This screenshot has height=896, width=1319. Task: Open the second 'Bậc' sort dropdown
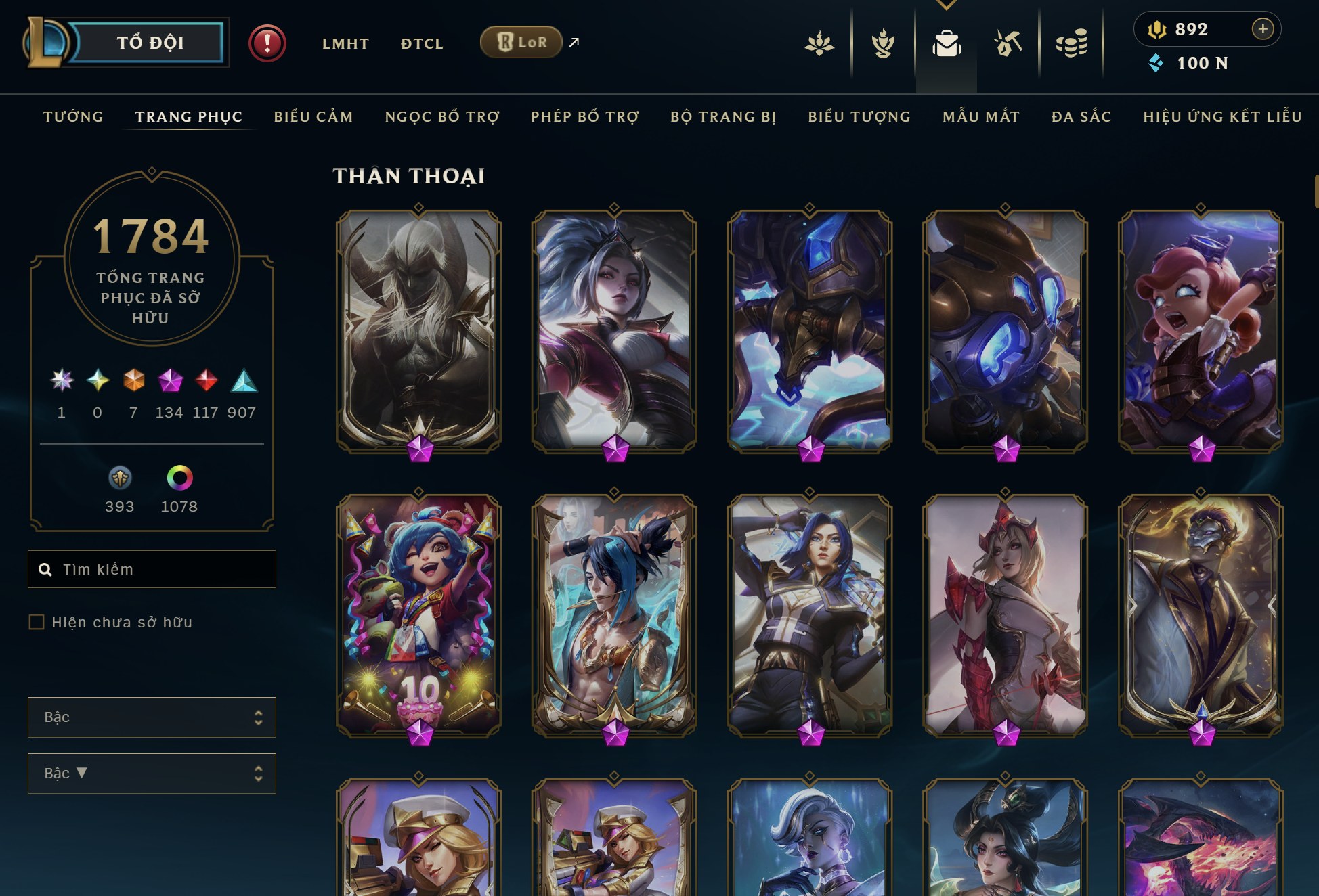click(151, 773)
